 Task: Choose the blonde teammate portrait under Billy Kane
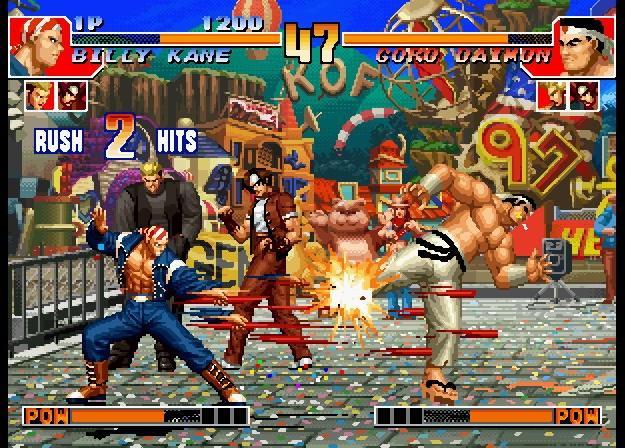(x=39, y=96)
